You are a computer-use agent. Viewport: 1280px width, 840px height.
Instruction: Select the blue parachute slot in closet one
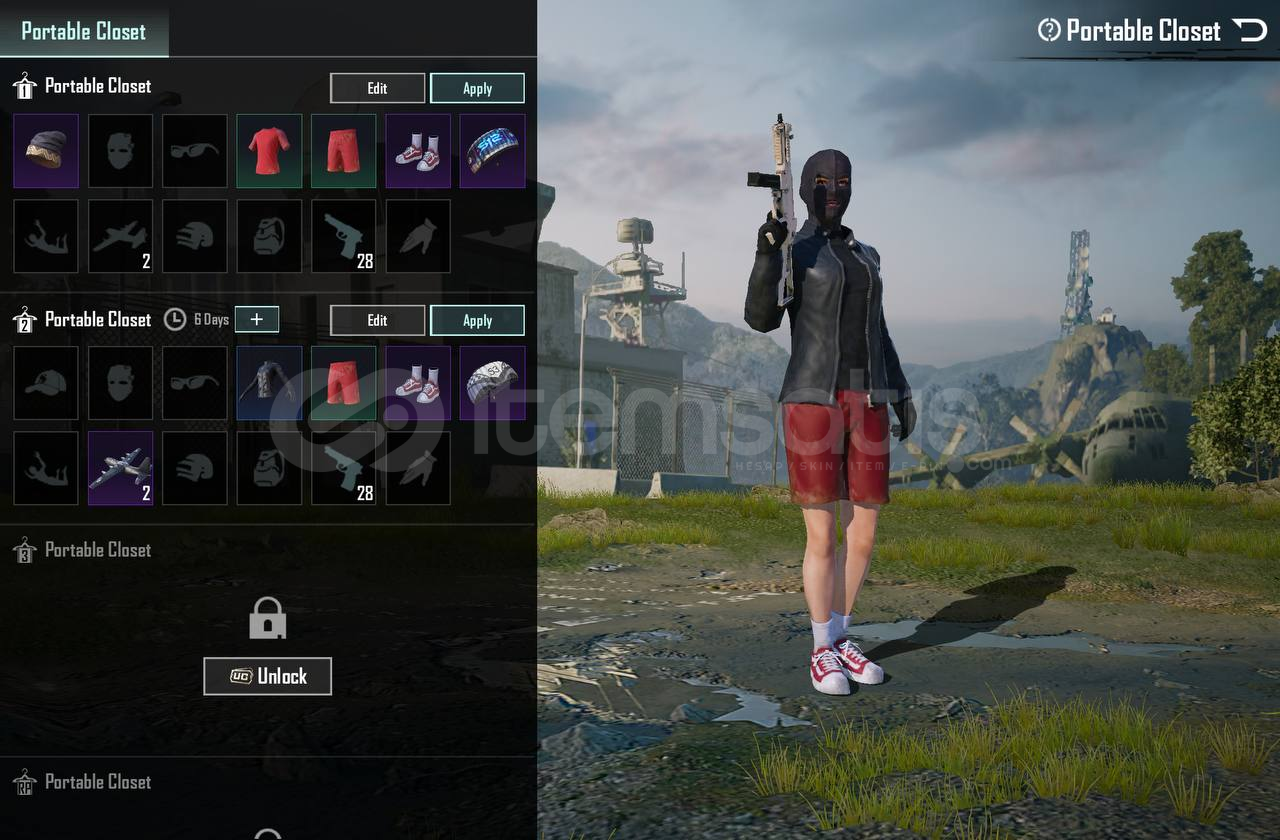(492, 151)
